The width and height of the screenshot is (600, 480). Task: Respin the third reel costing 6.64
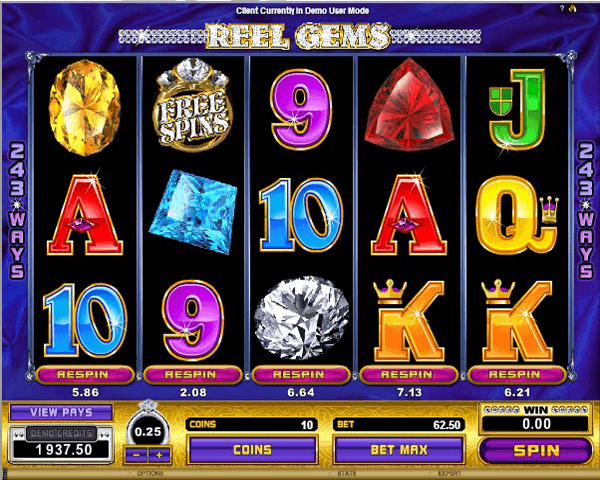[299, 374]
